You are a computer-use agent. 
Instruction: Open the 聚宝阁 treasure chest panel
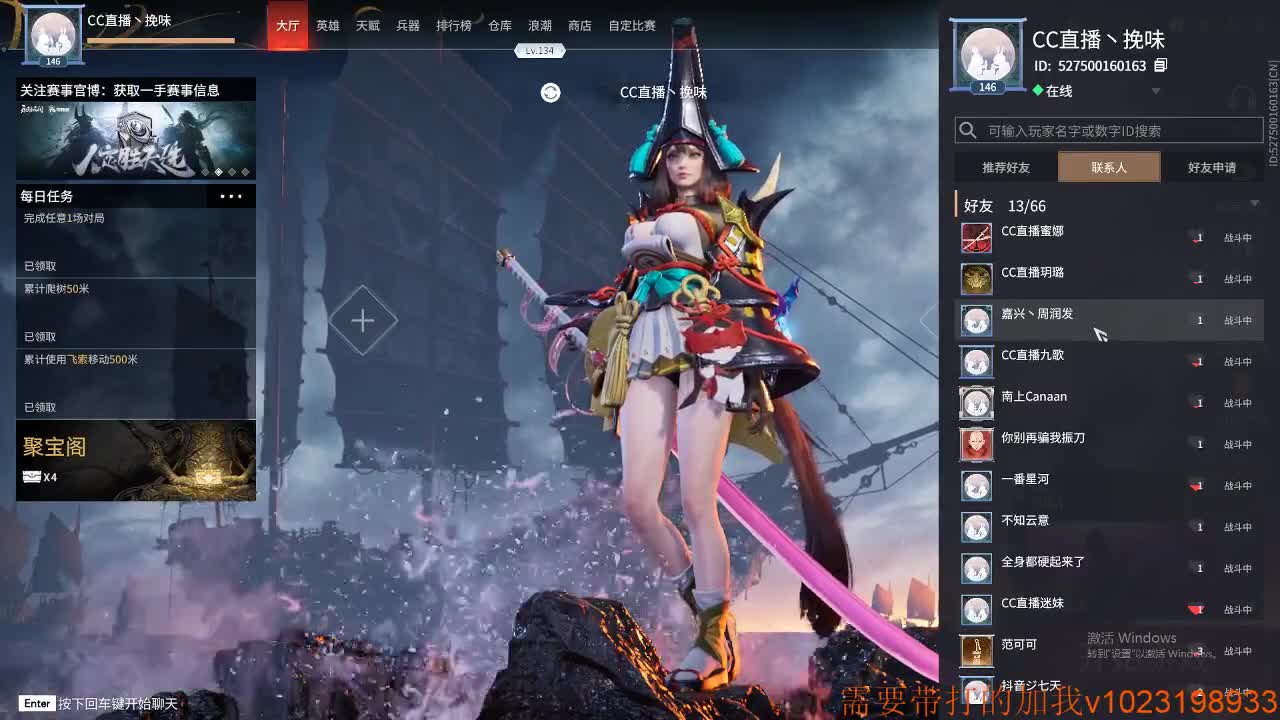(x=136, y=460)
